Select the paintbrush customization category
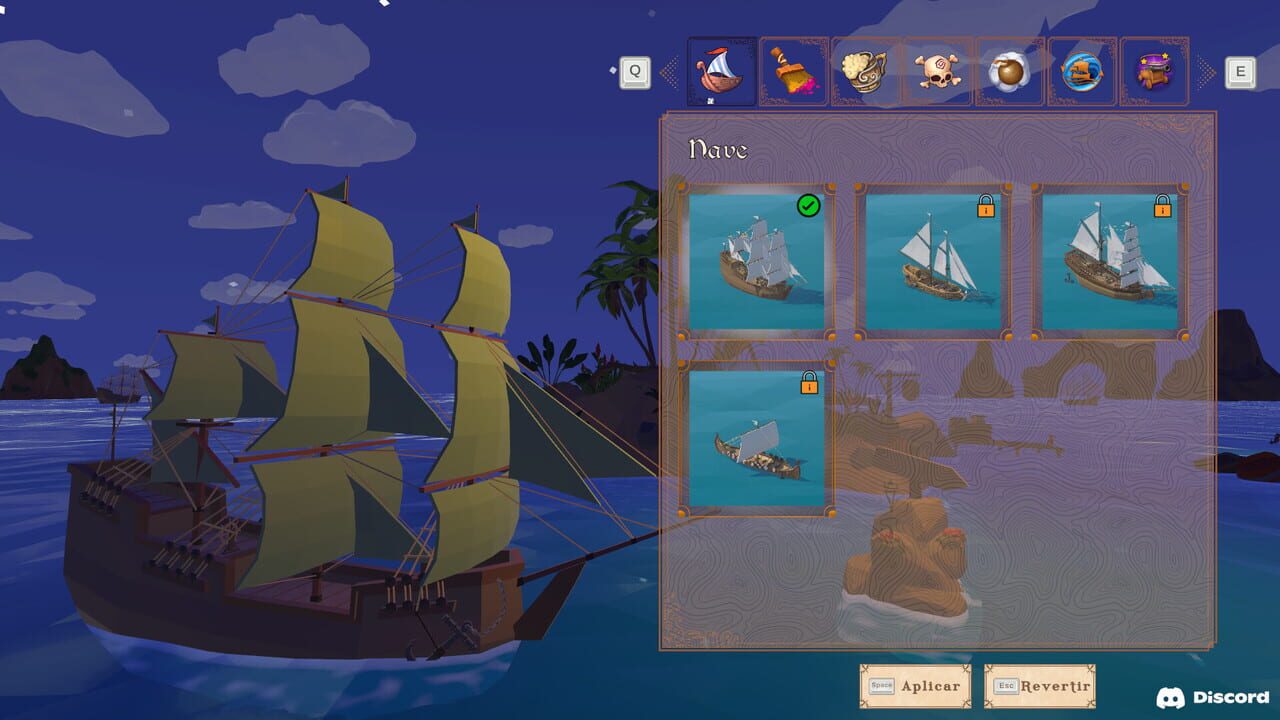This screenshot has height=720, width=1280. click(793, 70)
